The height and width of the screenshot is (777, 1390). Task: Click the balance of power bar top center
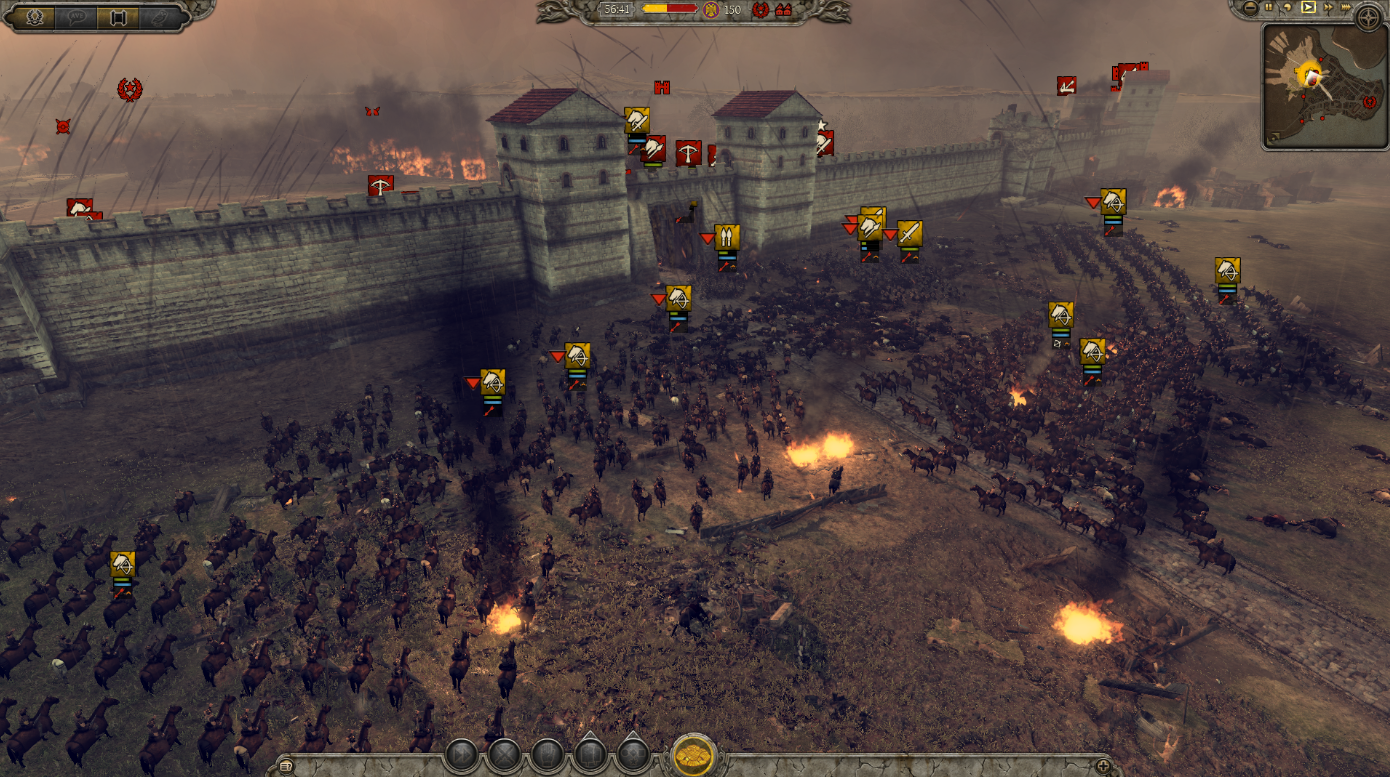pyautogui.click(x=668, y=9)
